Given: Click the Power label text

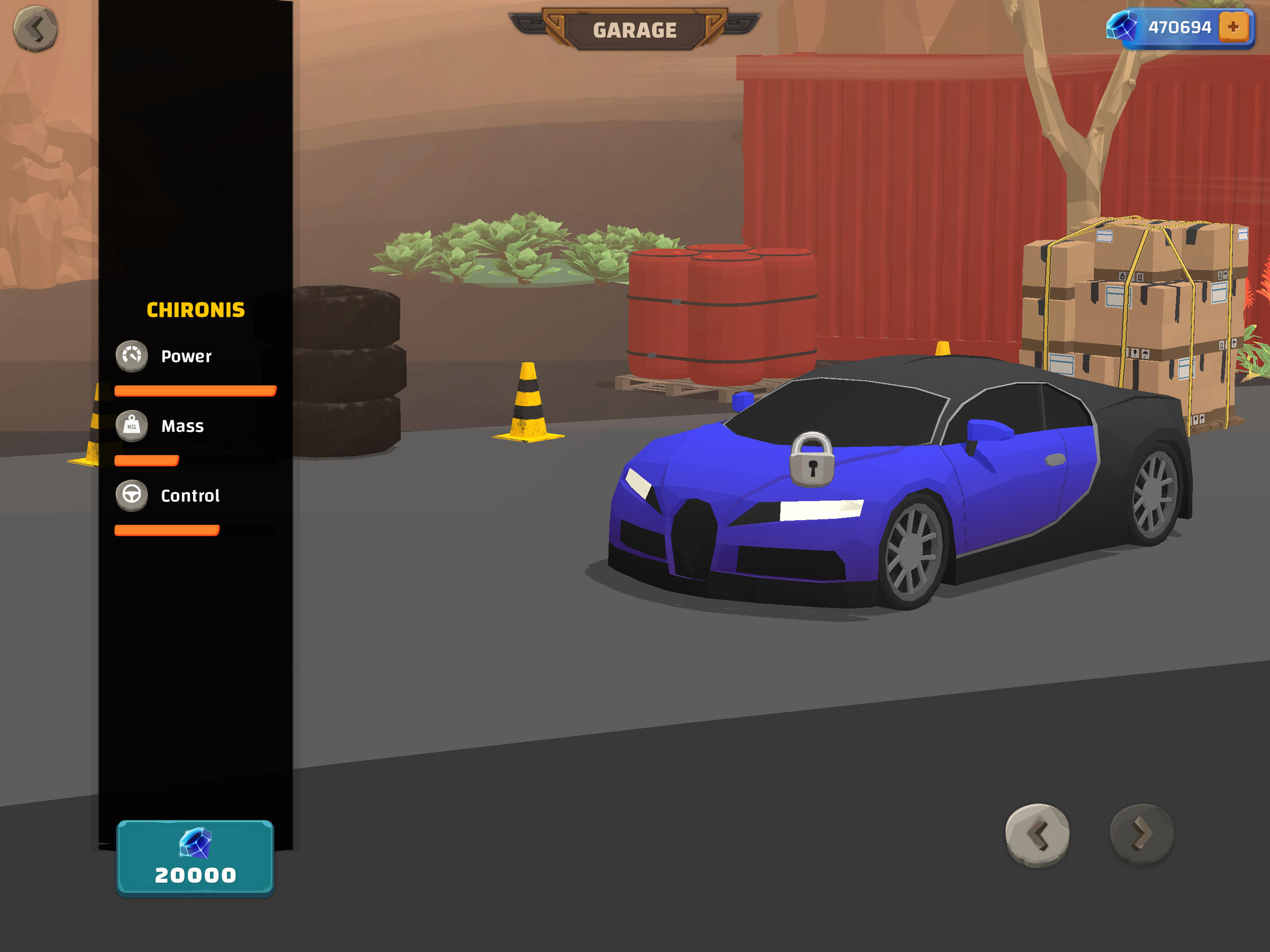Looking at the screenshot, I should [186, 356].
